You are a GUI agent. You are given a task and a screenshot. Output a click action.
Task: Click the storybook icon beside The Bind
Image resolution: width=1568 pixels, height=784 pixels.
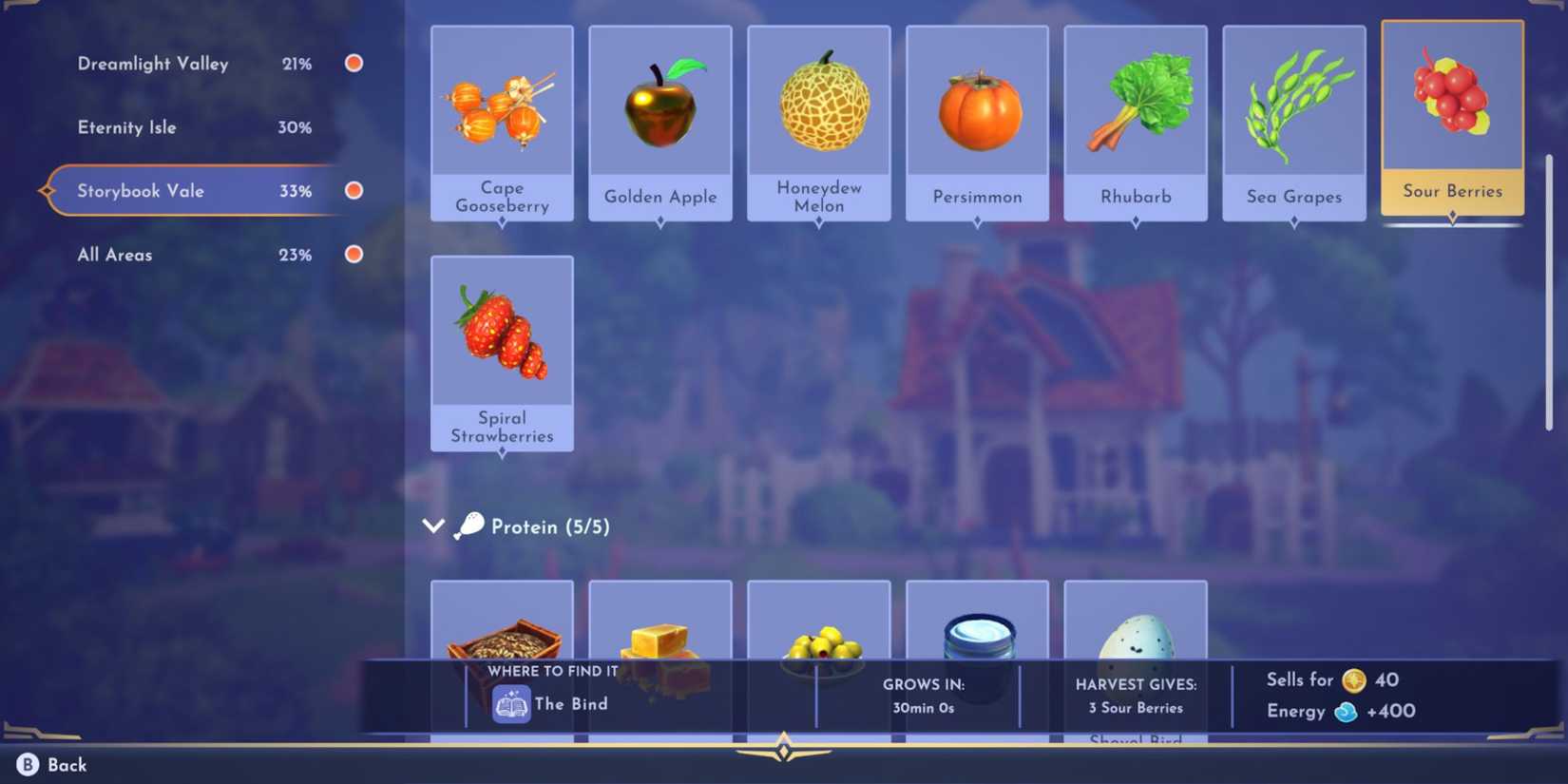pyautogui.click(x=510, y=704)
